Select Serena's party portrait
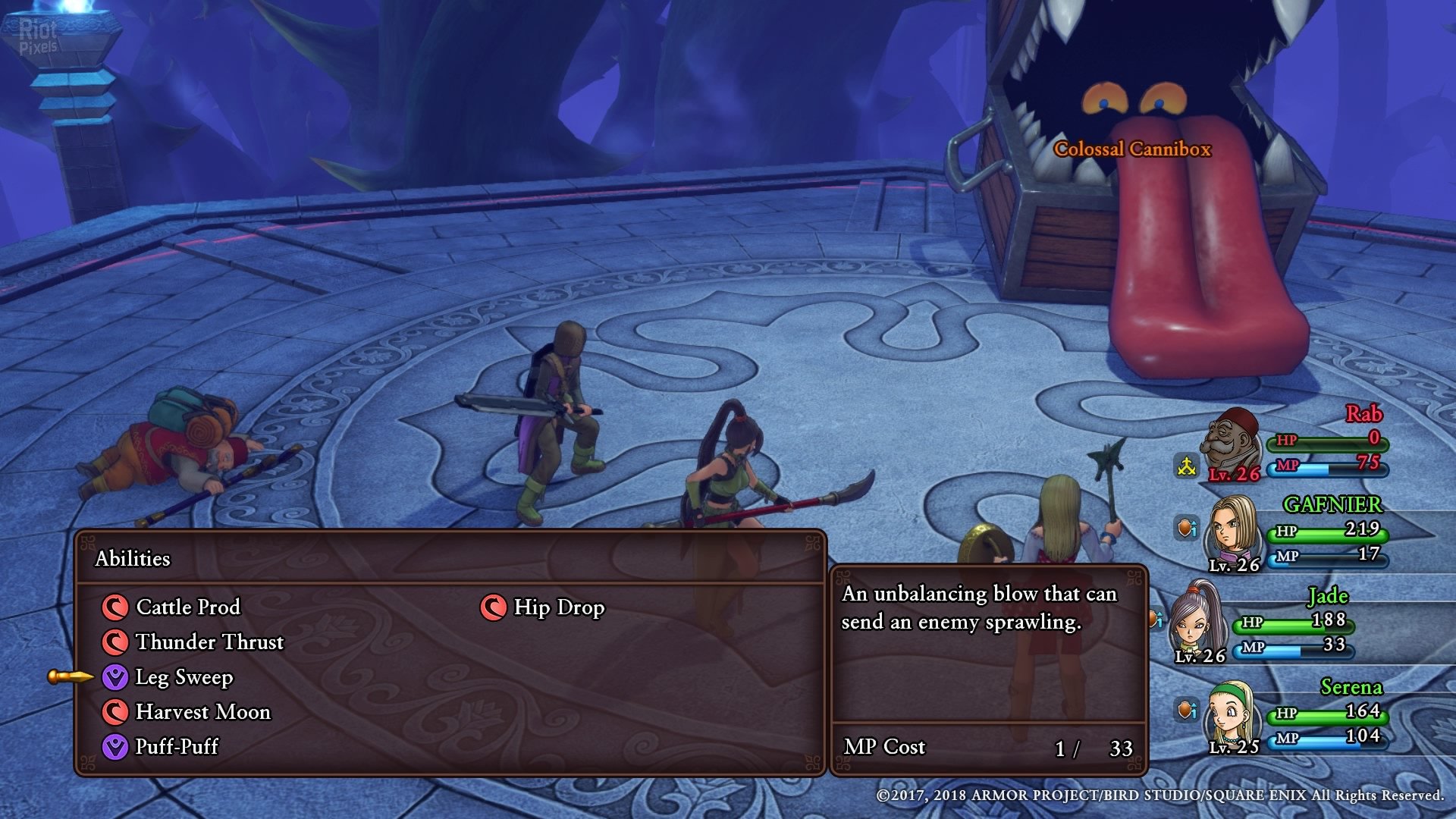1456x819 pixels. tap(1233, 714)
